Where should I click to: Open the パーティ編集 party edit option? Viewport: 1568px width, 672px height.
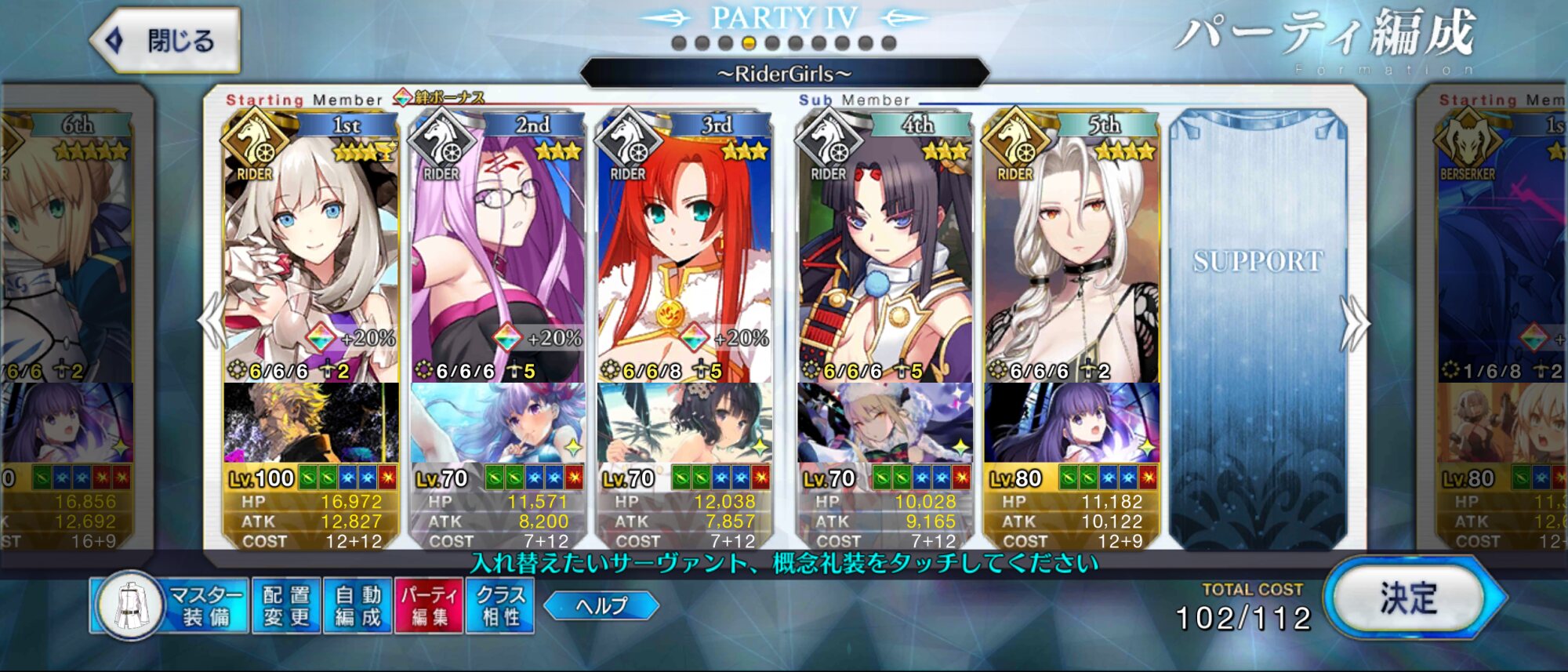(429, 606)
